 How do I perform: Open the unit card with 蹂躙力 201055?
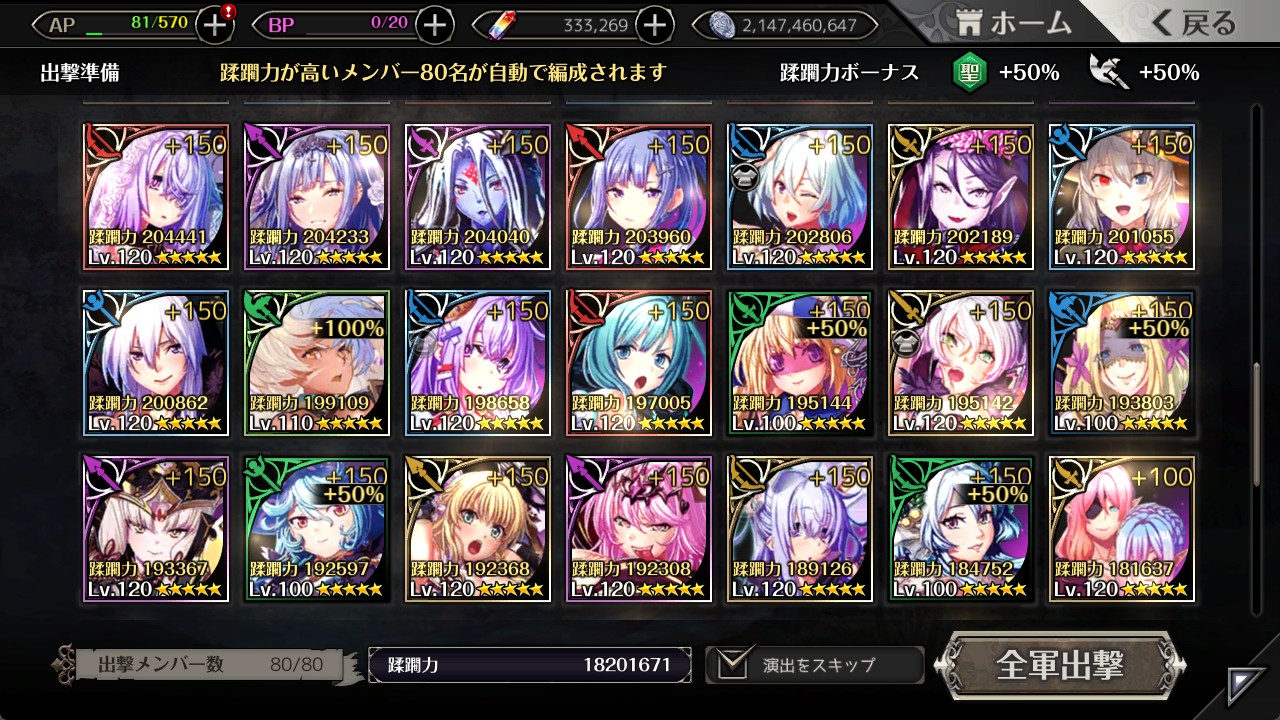coord(1122,197)
